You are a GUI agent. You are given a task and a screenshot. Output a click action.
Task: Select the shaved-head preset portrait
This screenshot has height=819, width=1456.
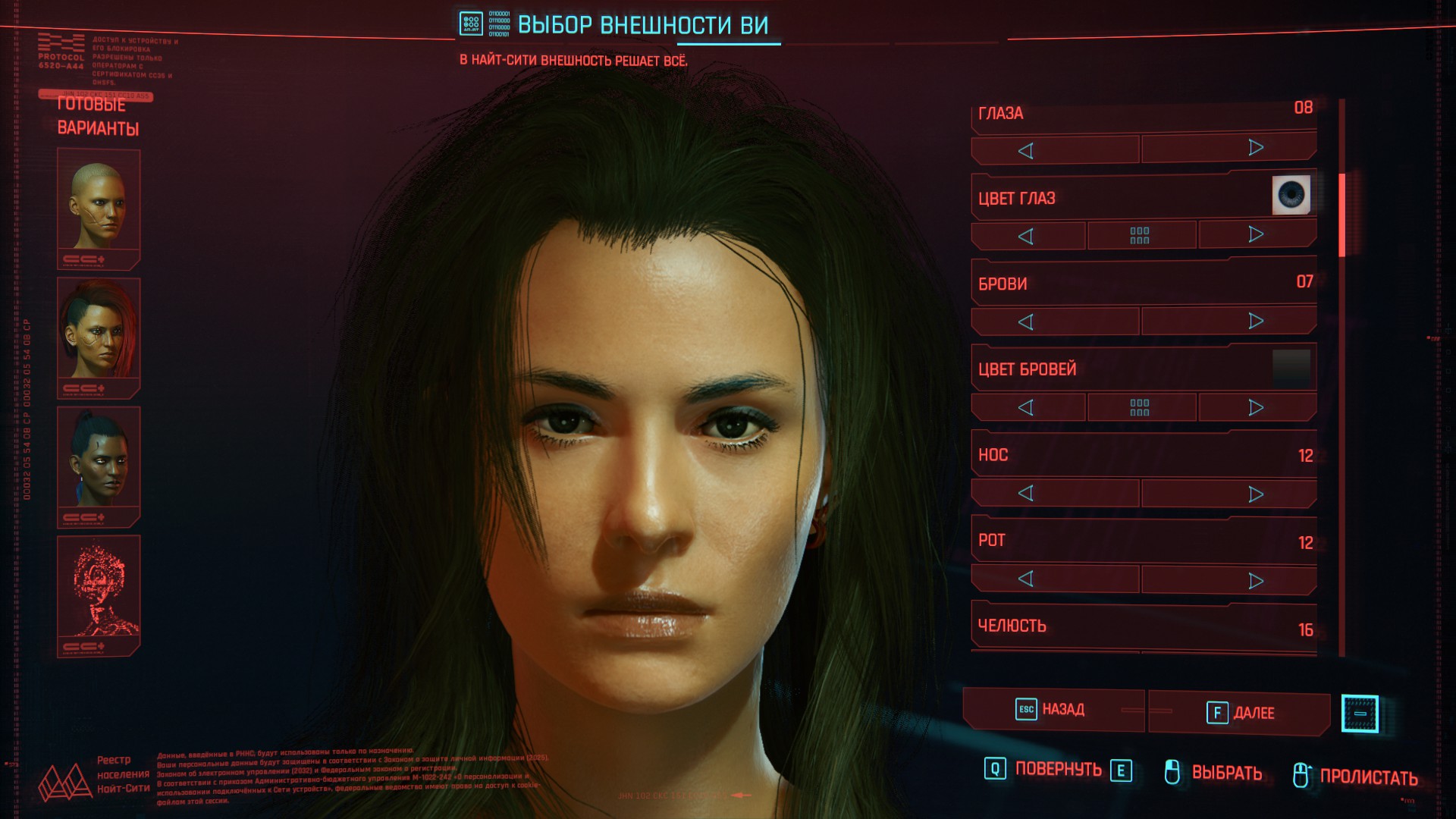coord(99,206)
